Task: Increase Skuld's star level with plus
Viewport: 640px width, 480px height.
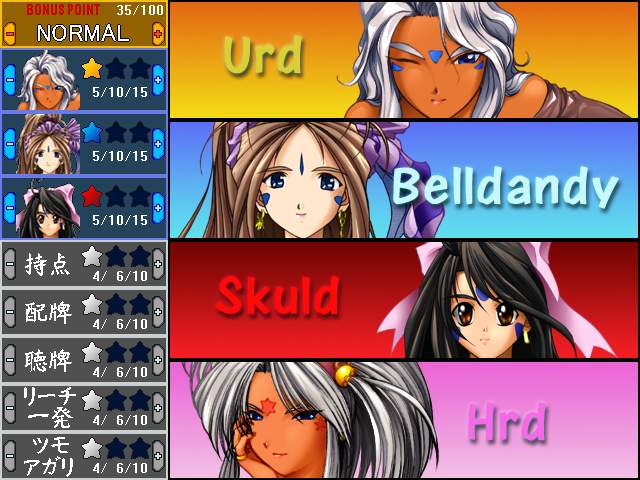Action: coord(158,208)
